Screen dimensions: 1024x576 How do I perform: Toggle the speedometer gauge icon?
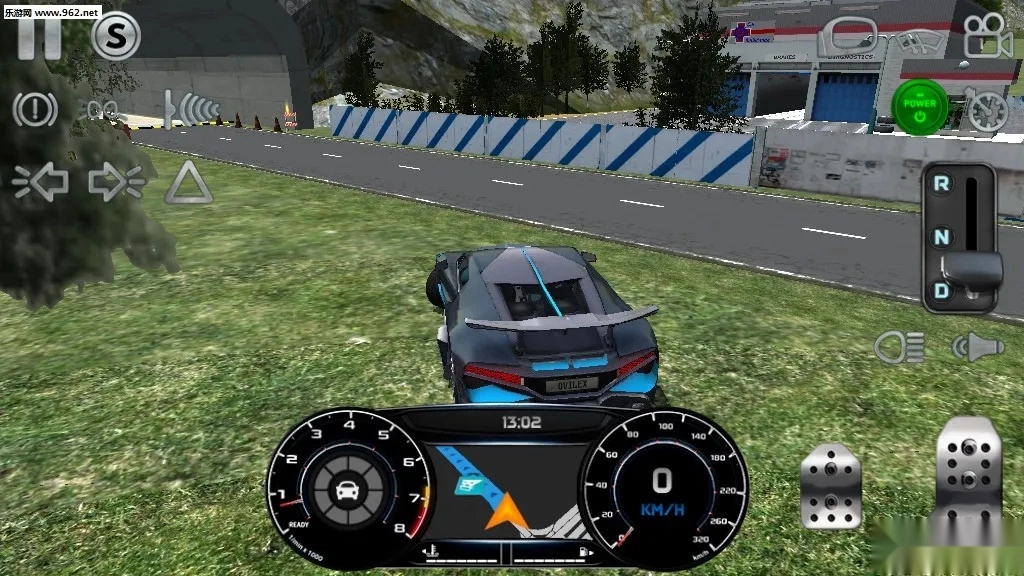[988, 108]
